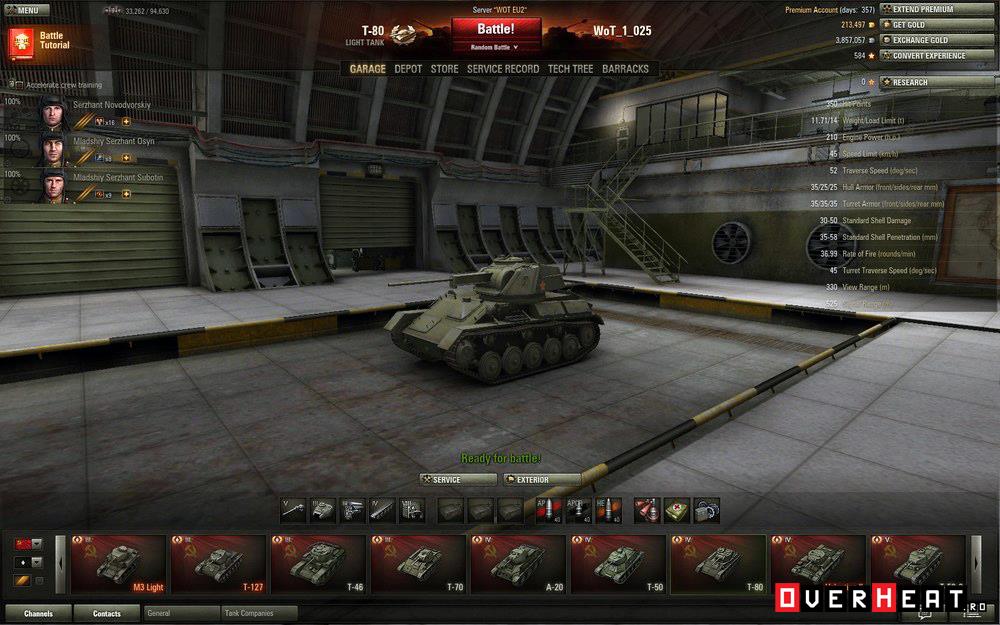This screenshot has width=1000, height=625.
Task: Choose the GET GOLD button
Action: (x=923, y=24)
